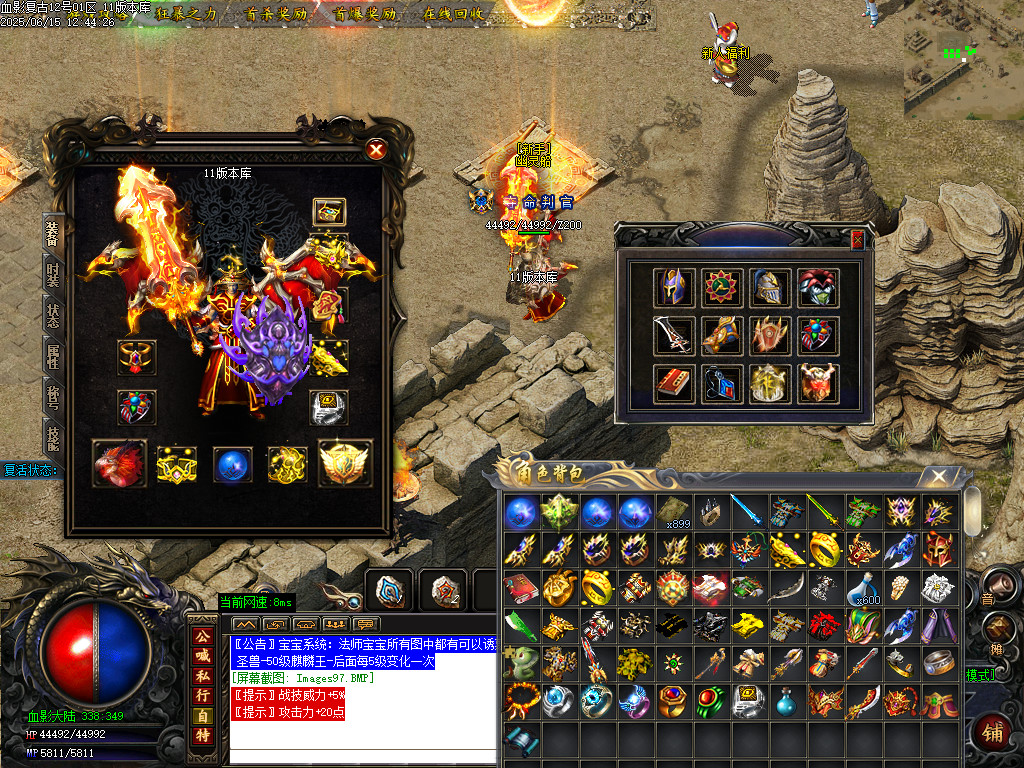Click the golden winged shield medal slot

pyautogui.click(x=344, y=464)
